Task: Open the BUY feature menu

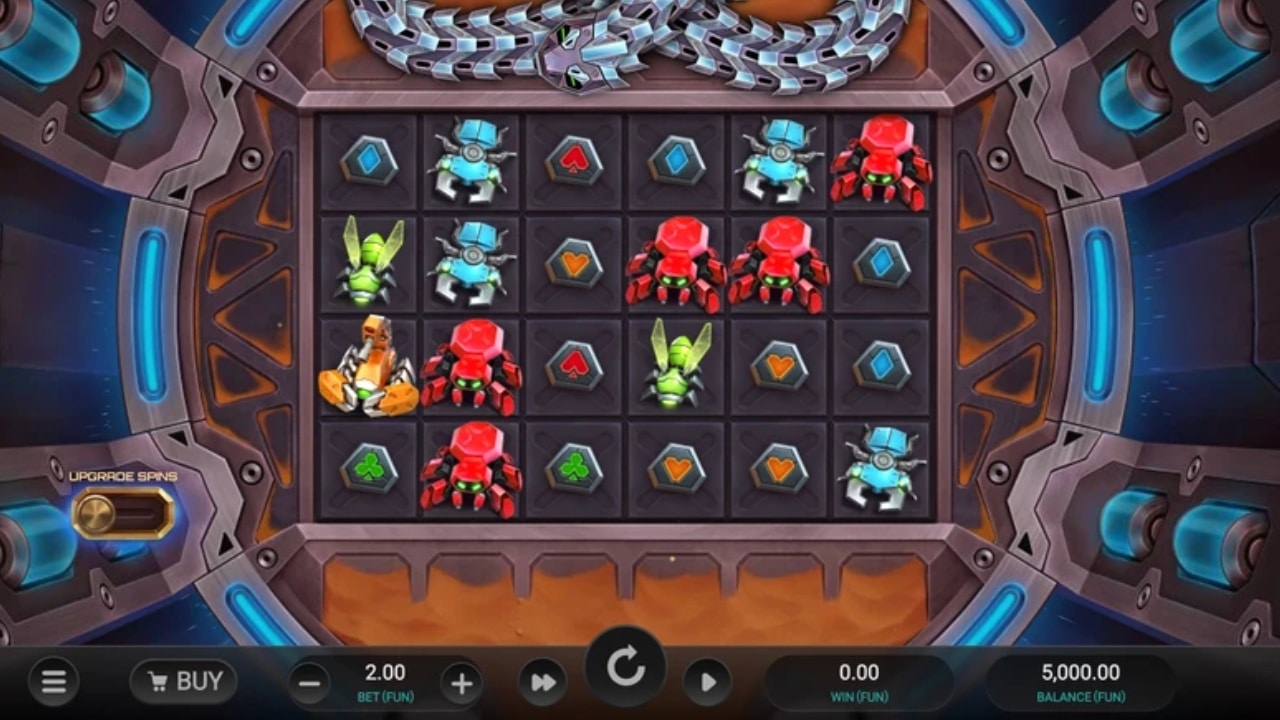Action: point(183,681)
